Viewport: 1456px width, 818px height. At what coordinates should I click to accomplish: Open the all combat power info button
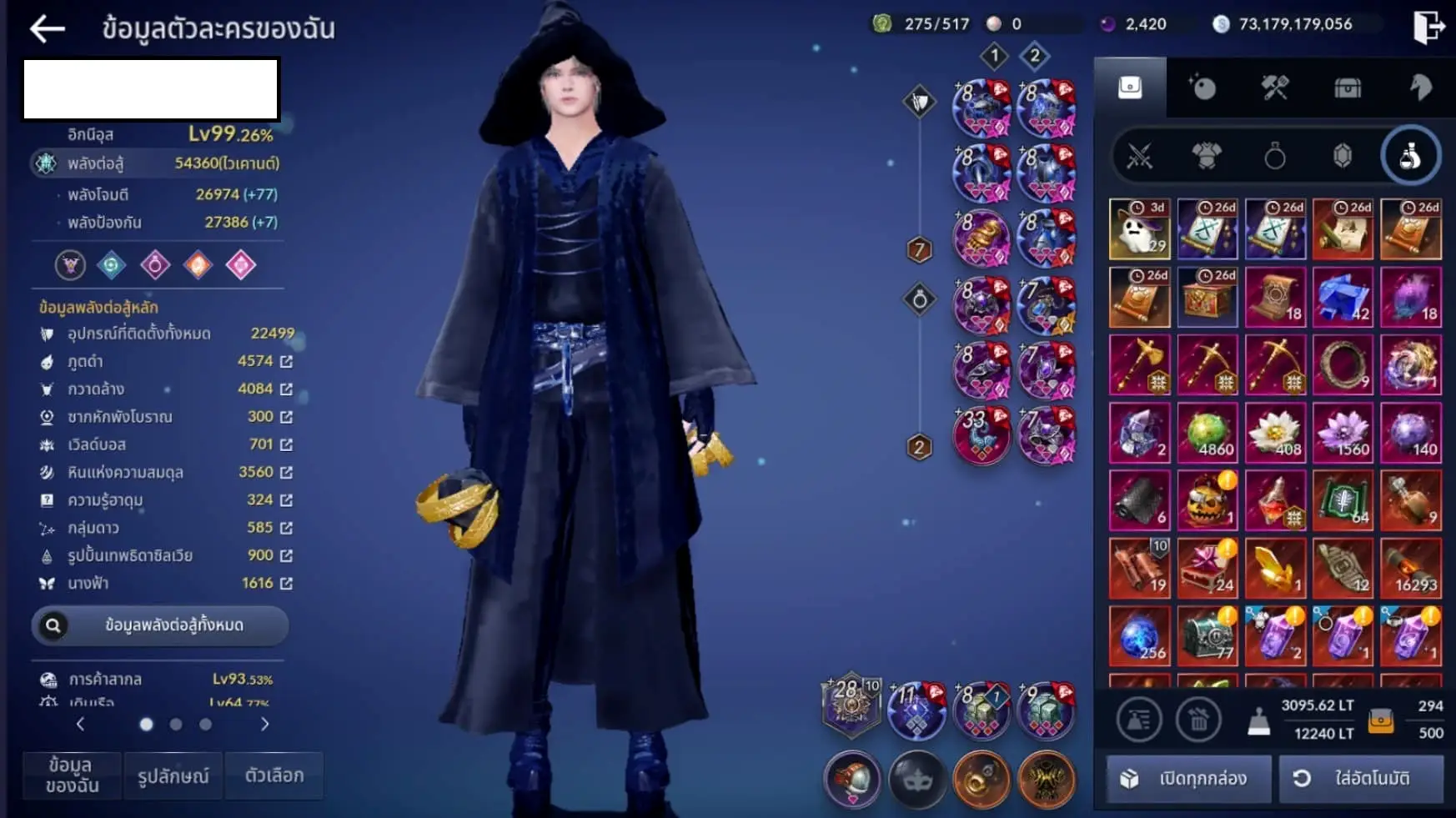point(160,625)
